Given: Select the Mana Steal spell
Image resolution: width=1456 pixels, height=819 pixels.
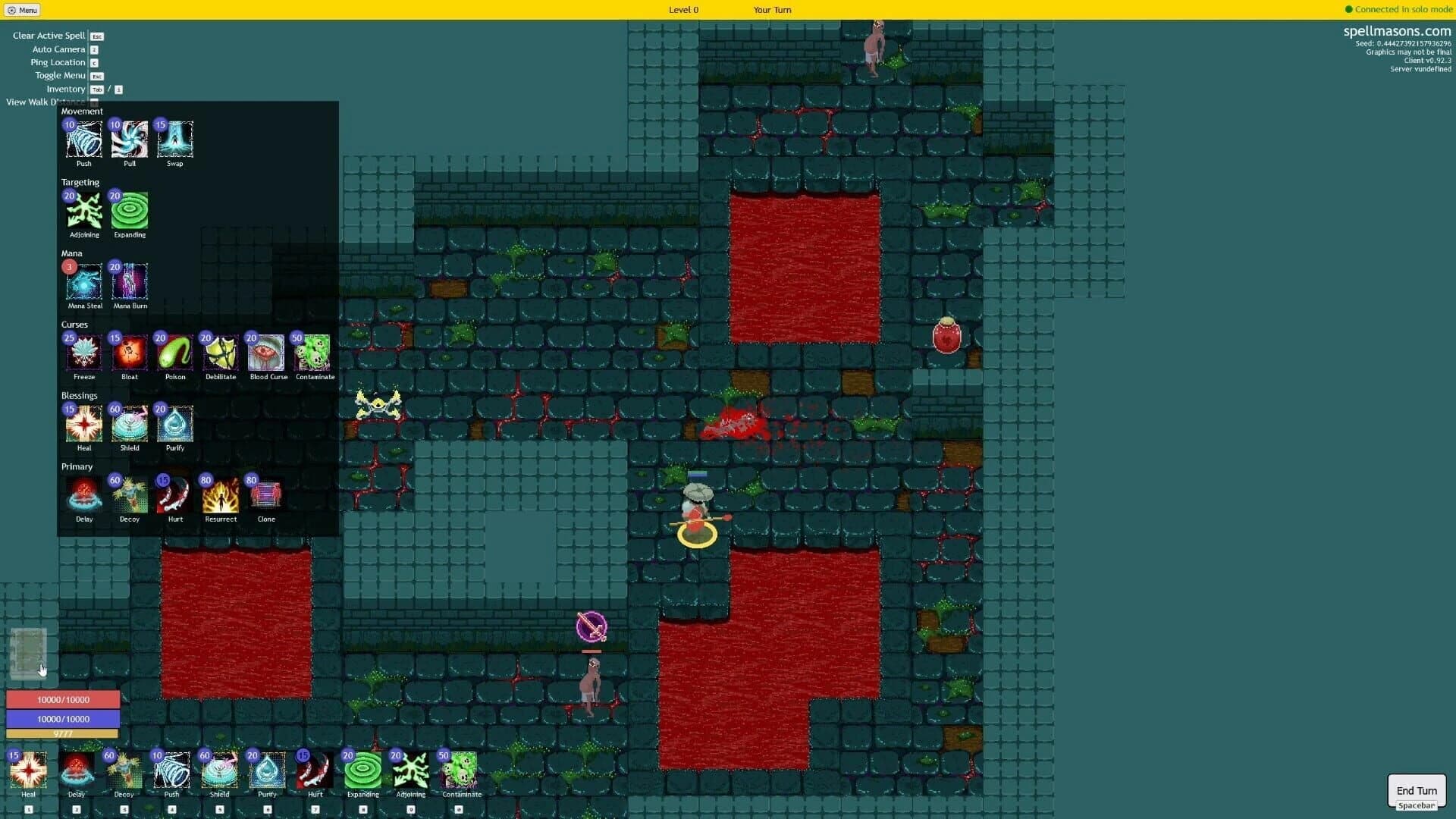Looking at the screenshot, I should [x=83, y=283].
